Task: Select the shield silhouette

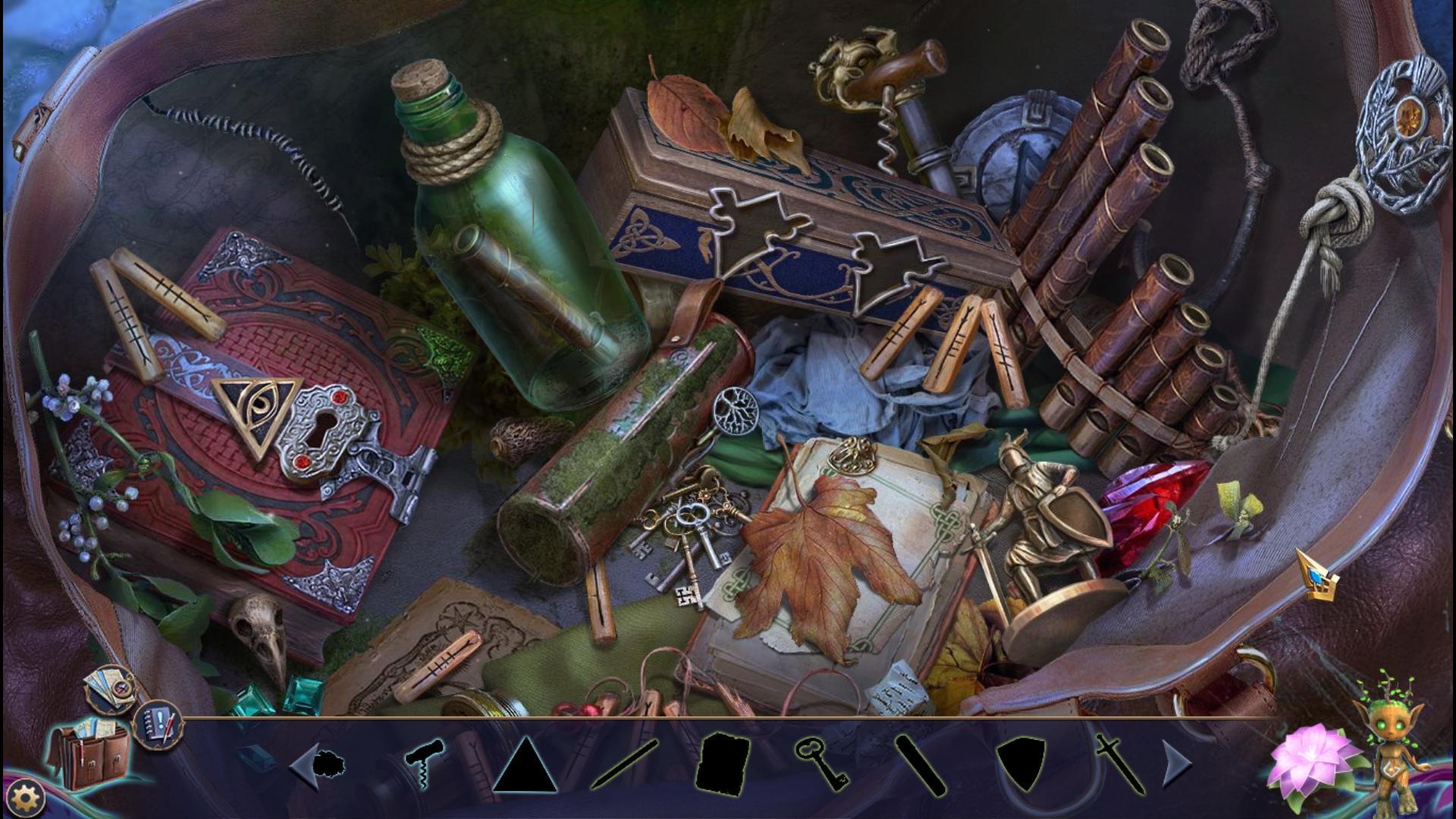Action: pos(1021,764)
